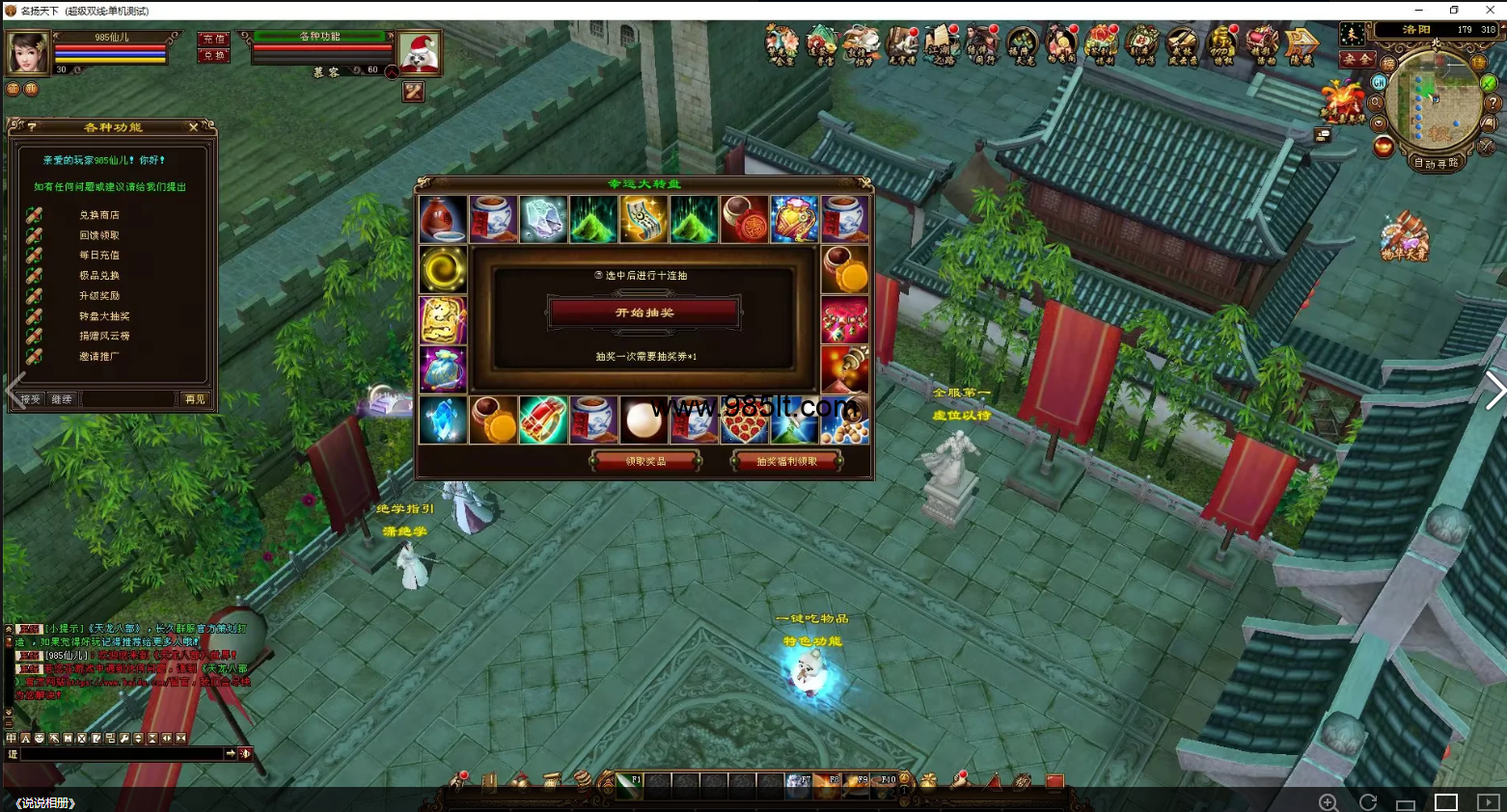Pick the 升级奖励 level-up reward entry

tap(98, 296)
